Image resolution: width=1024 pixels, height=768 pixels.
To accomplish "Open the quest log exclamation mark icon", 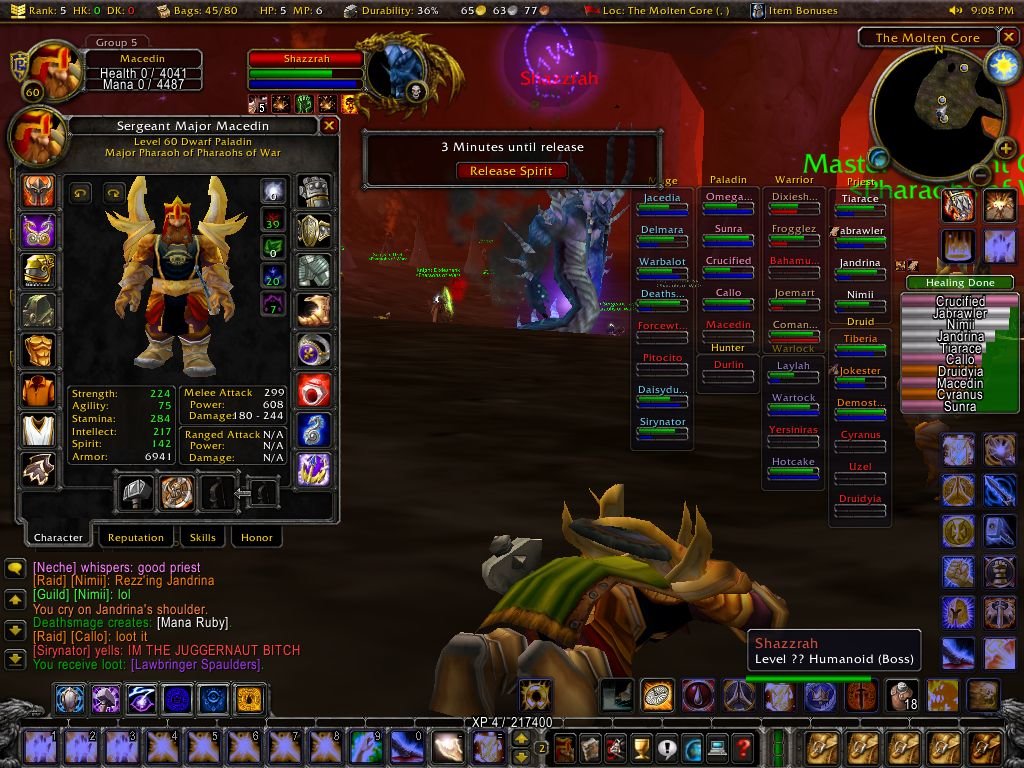I will click(x=666, y=747).
